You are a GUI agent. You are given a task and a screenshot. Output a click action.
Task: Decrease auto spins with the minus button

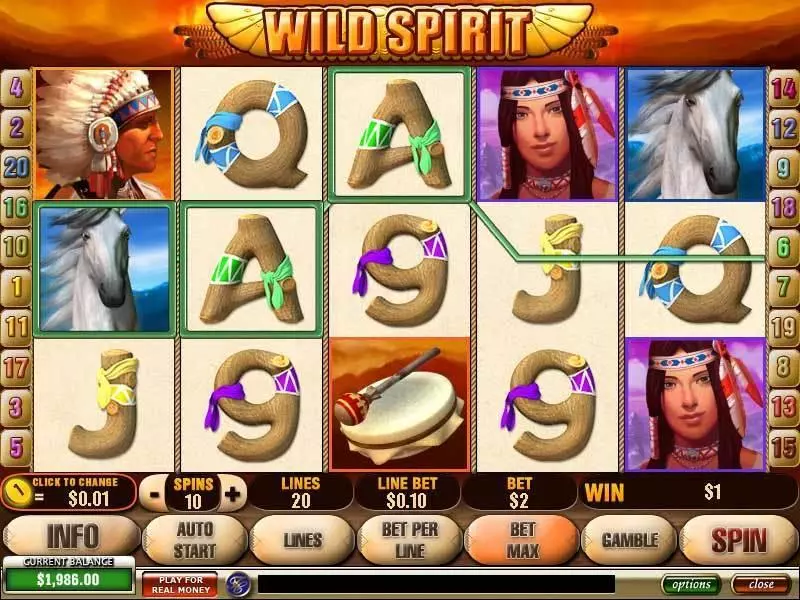coord(154,493)
